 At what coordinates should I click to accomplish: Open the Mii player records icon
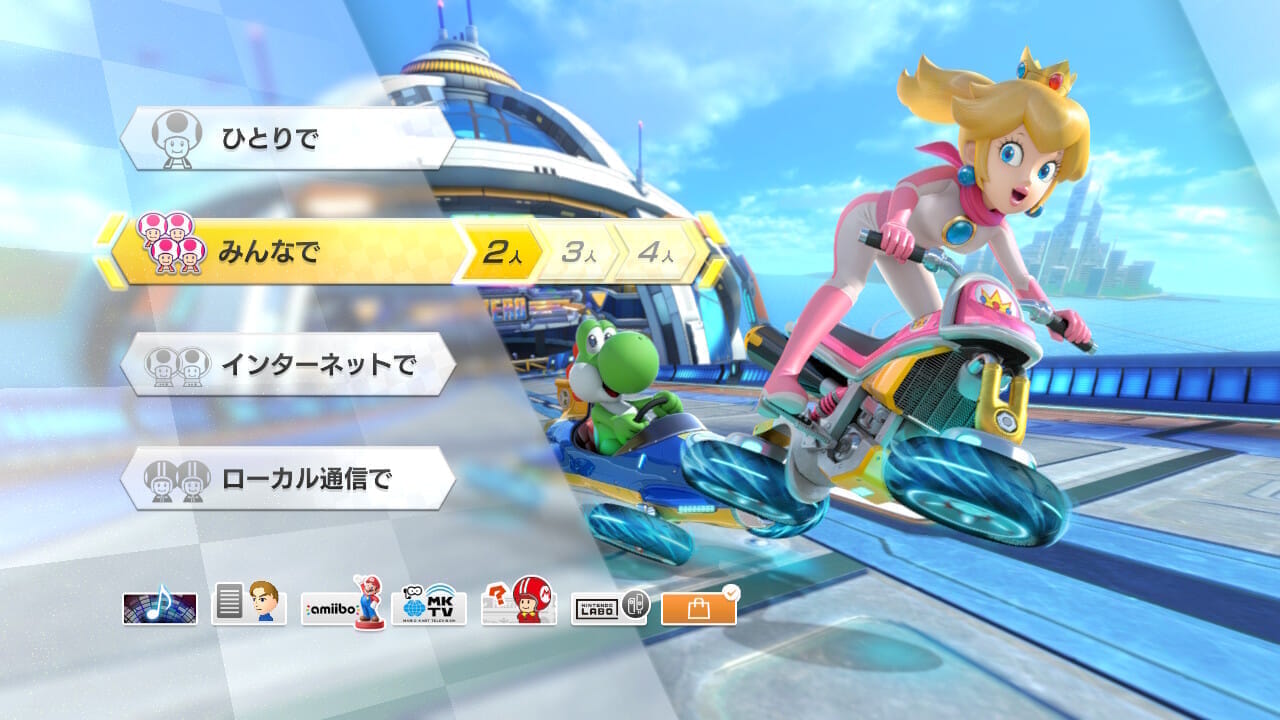tap(249, 603)
